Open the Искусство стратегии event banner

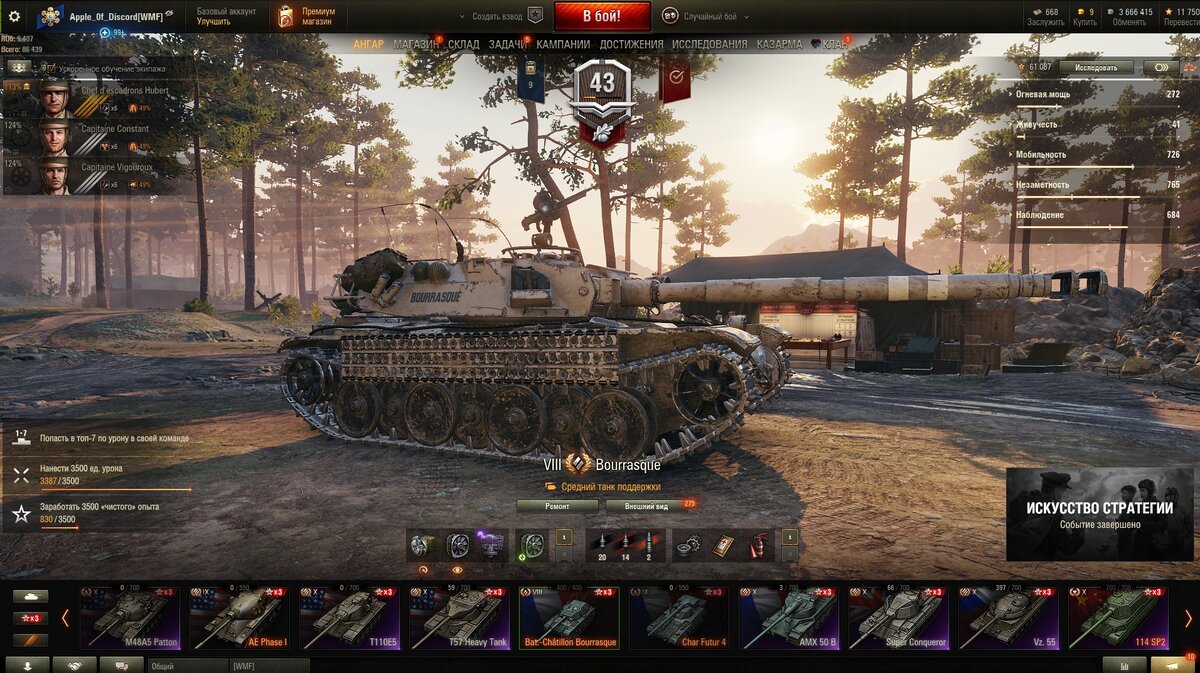[1099, 514]
